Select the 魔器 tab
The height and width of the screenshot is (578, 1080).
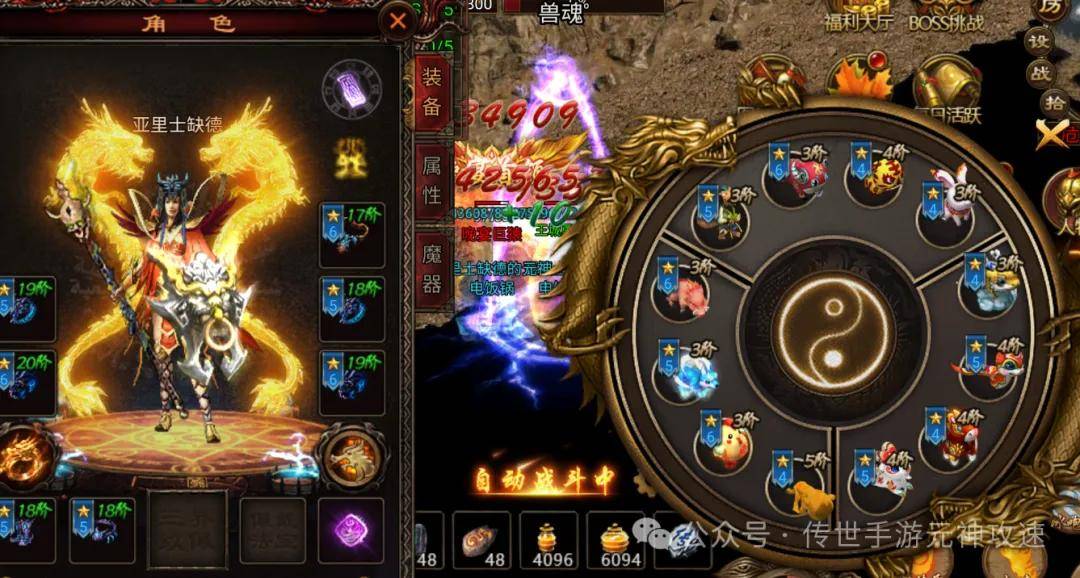432,269
